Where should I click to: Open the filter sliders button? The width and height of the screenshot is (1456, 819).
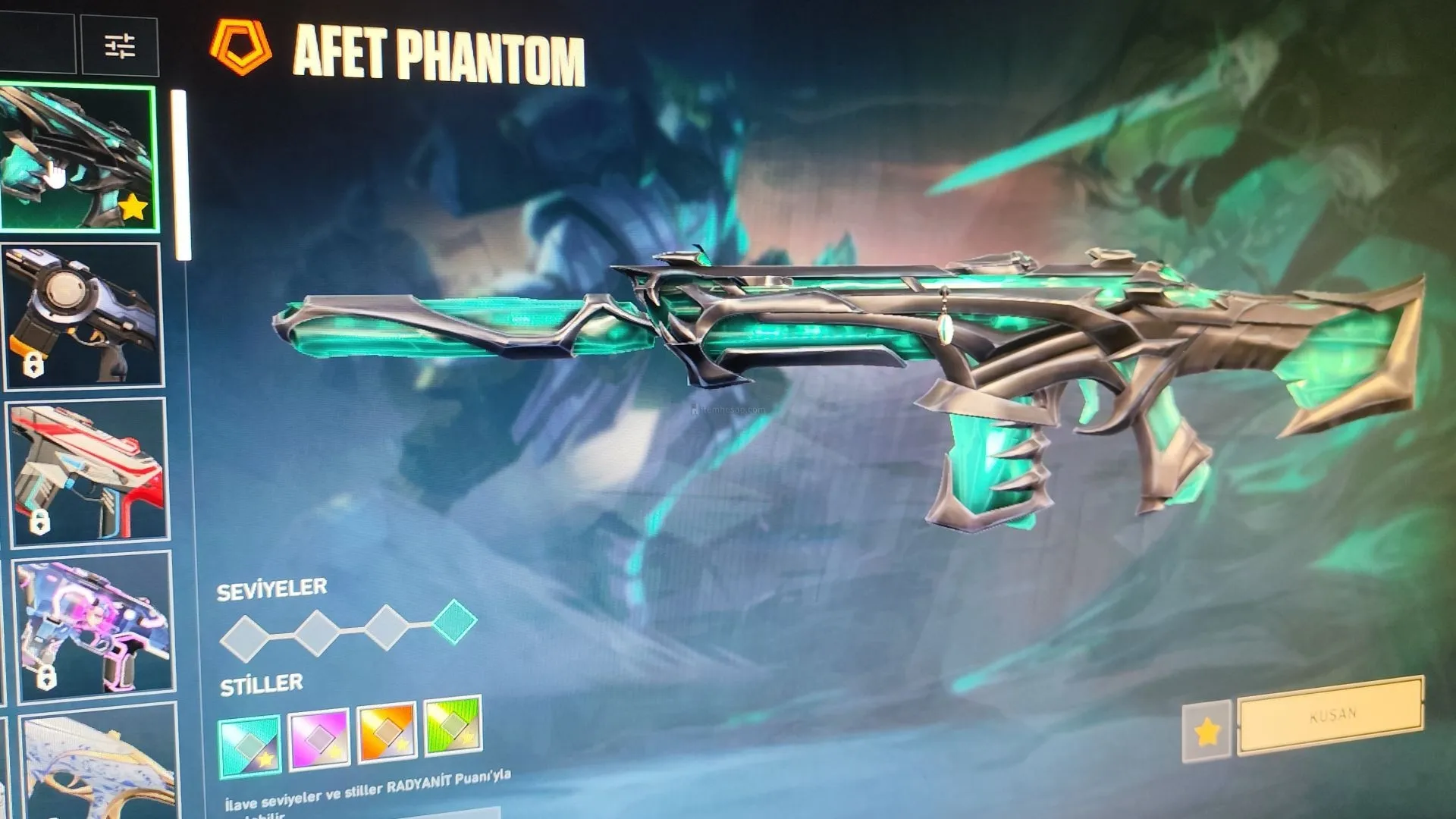pos(120,46)
